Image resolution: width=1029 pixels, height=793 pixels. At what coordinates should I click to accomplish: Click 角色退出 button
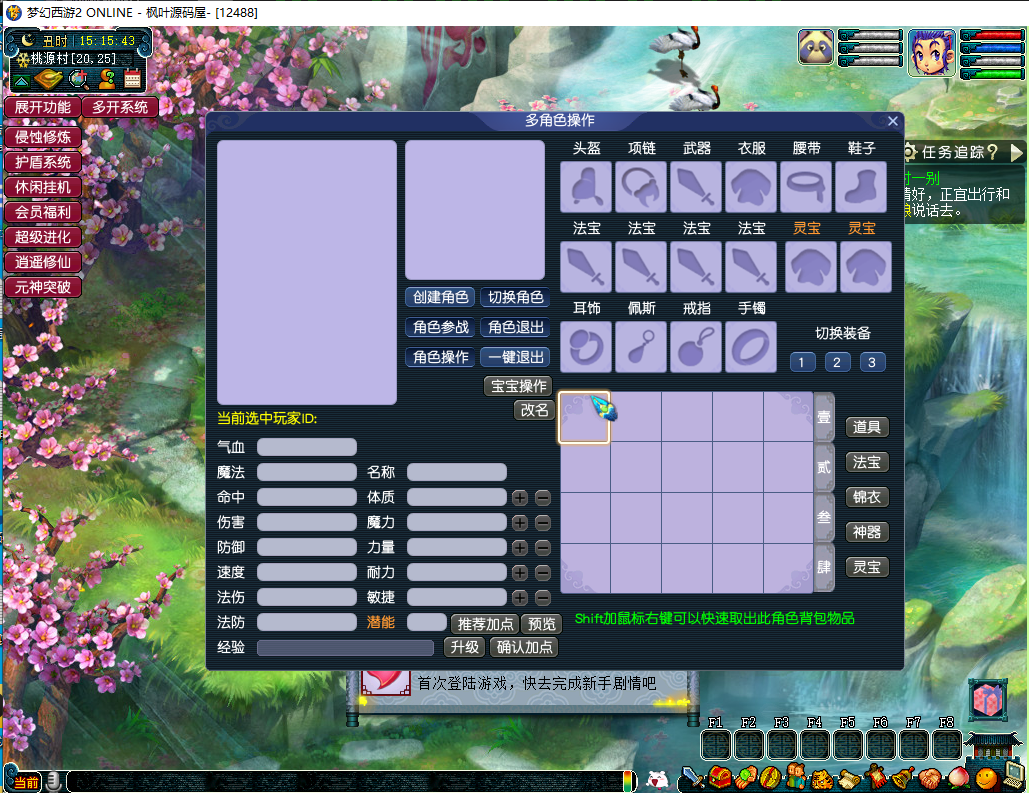[516, 327]
